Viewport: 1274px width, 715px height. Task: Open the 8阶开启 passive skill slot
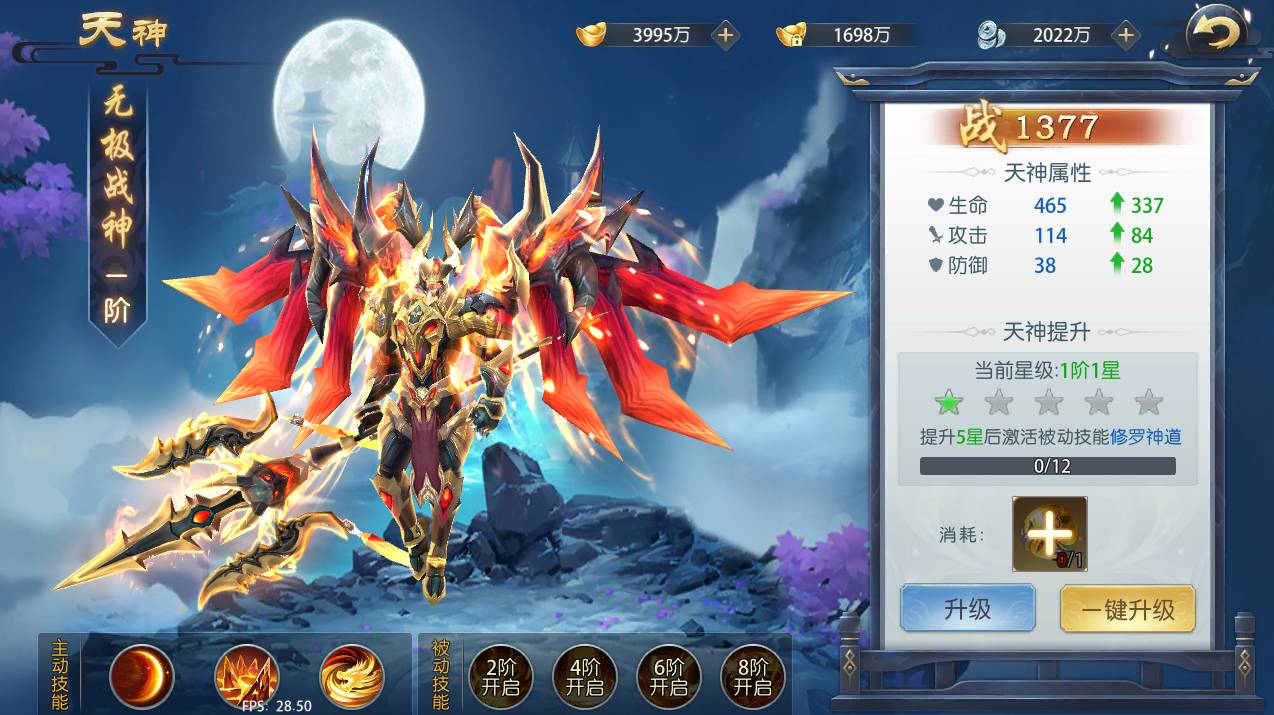(752, 677)
